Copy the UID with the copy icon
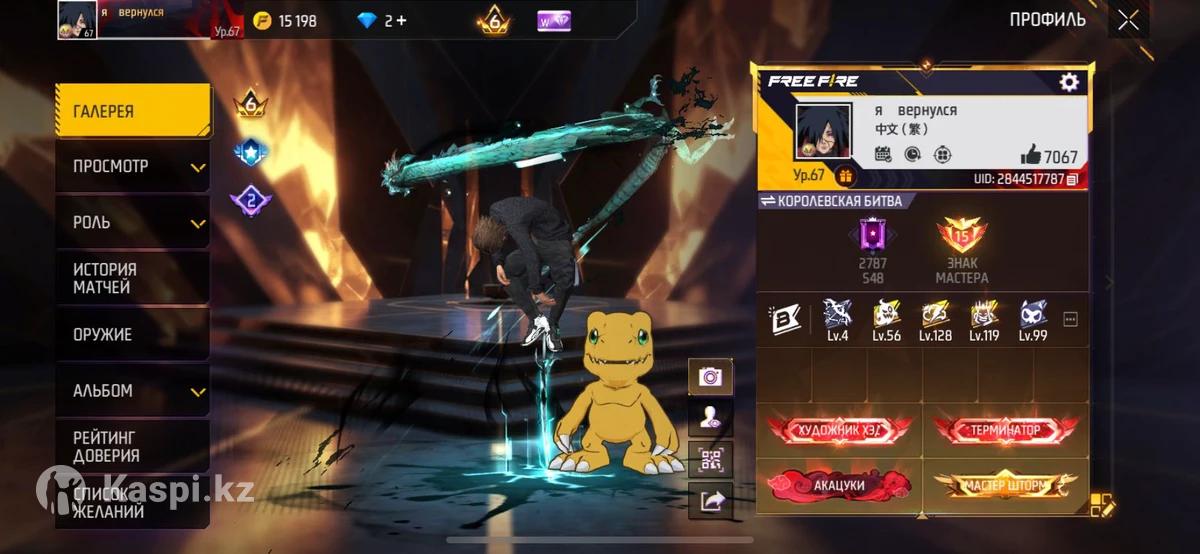 coord(1073,179)
